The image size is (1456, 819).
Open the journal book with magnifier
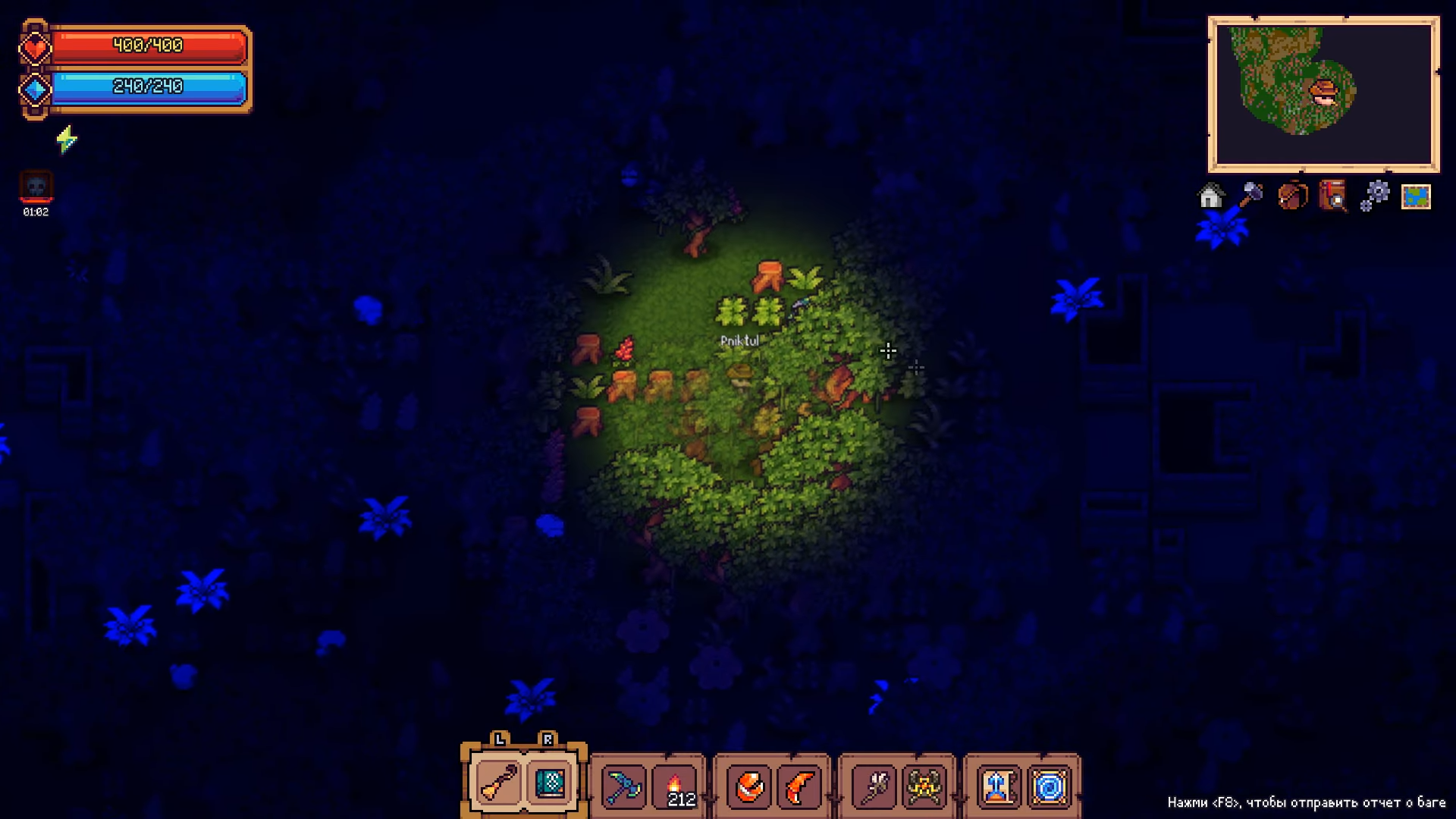[x=1333, y=196]
